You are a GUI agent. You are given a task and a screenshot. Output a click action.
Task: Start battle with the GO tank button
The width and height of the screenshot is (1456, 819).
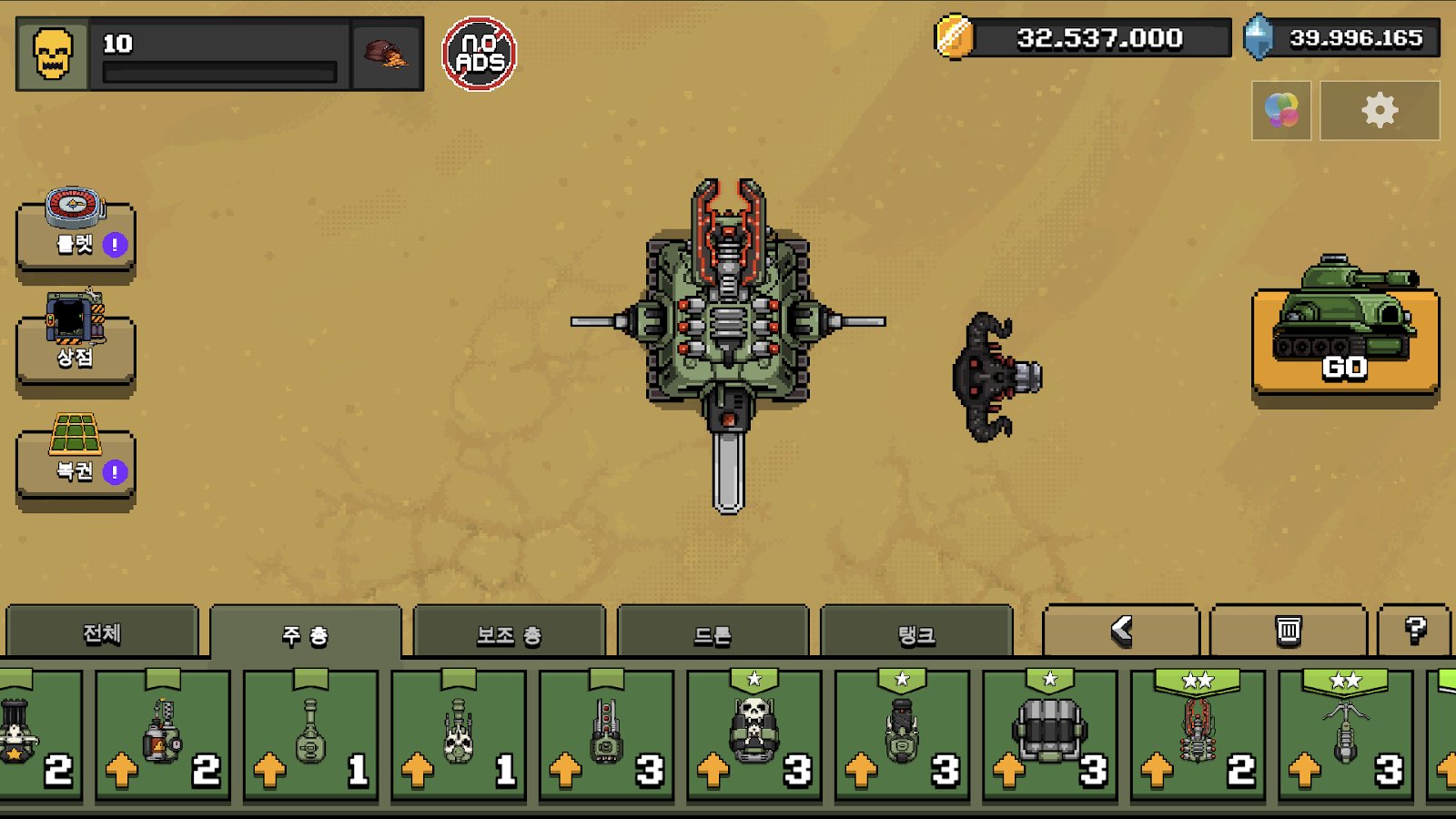[1344, 341]
